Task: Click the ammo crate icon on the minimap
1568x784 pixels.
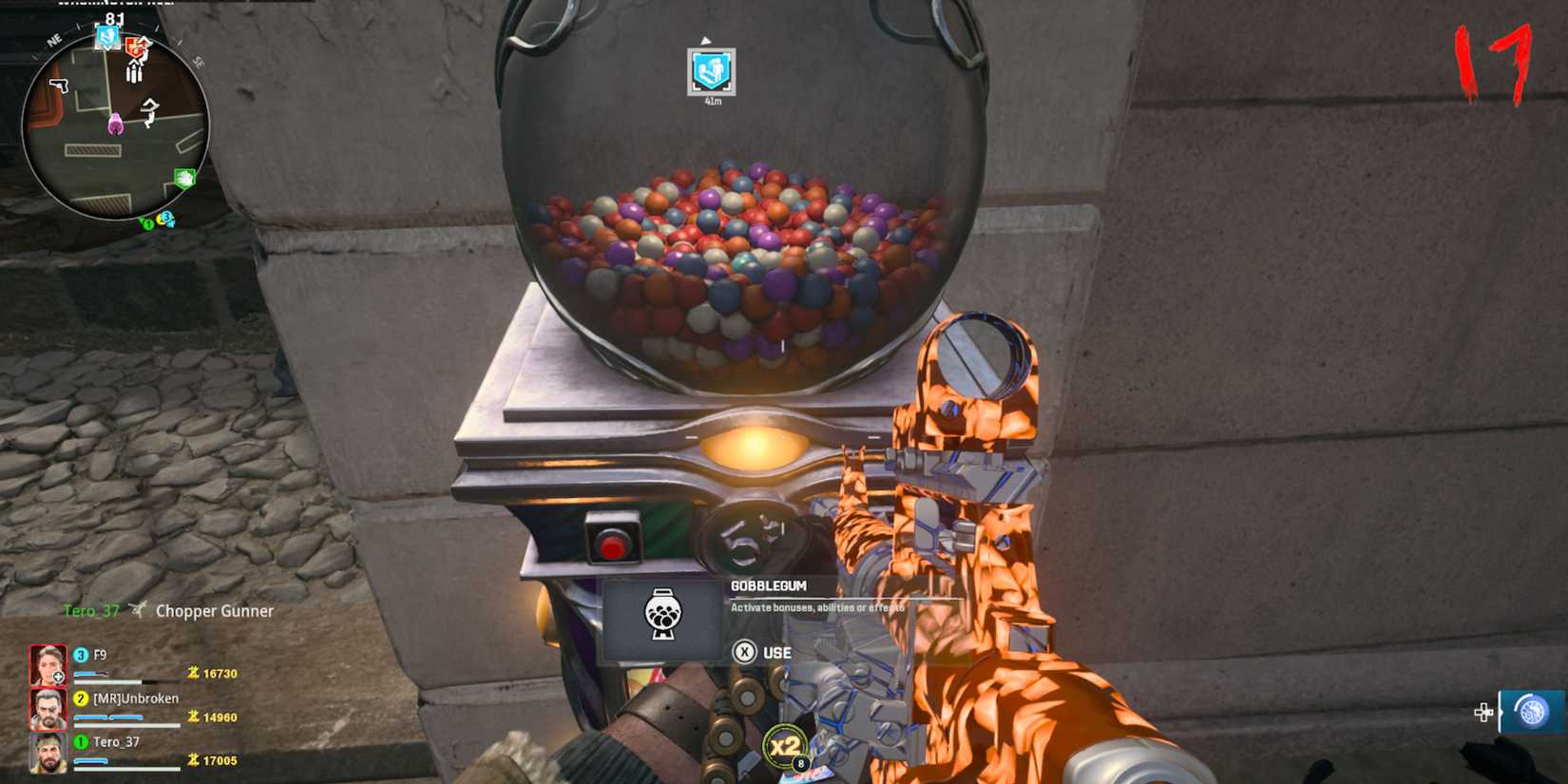Action: 133,72
